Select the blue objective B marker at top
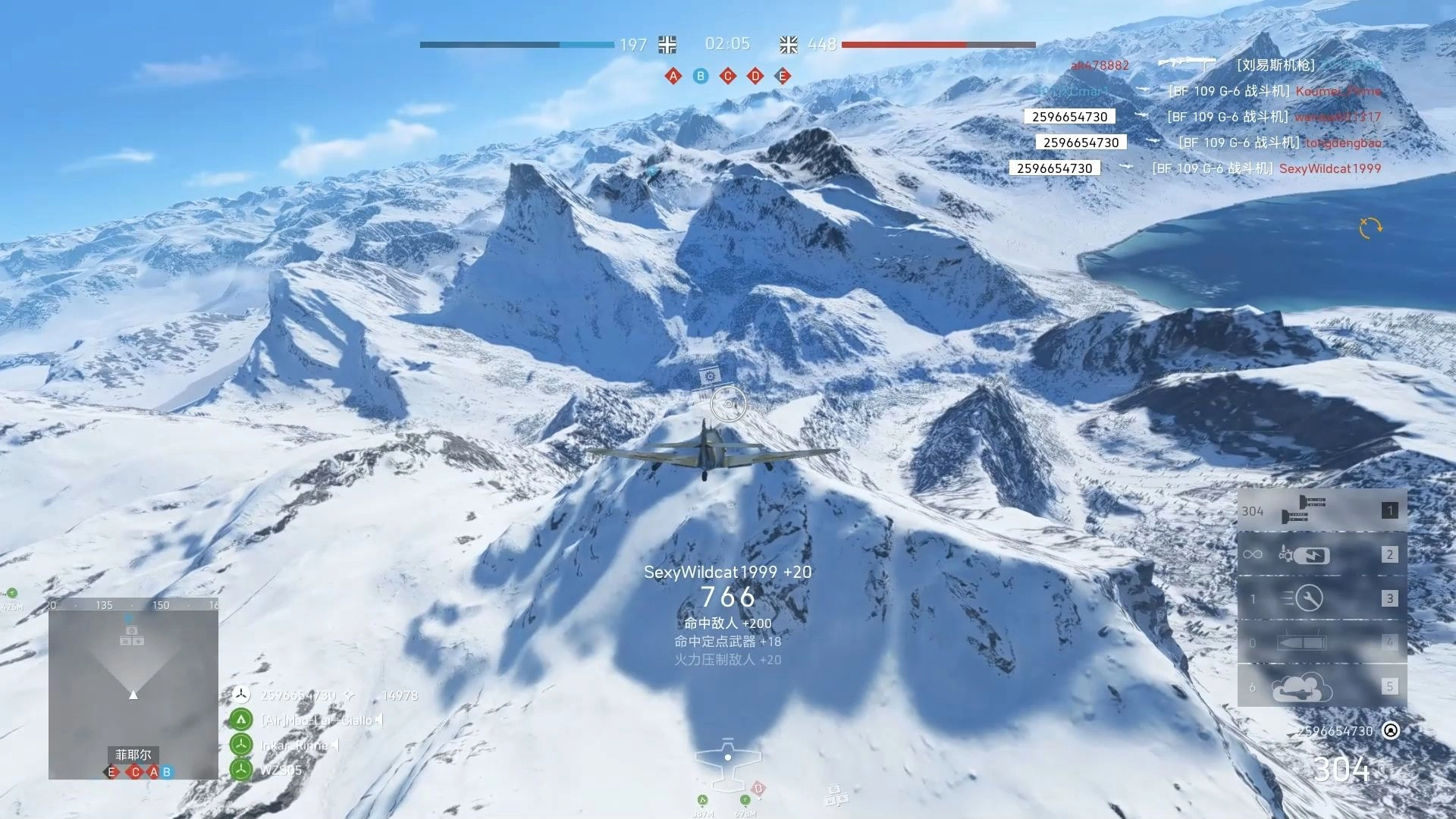 click(701, 76)
